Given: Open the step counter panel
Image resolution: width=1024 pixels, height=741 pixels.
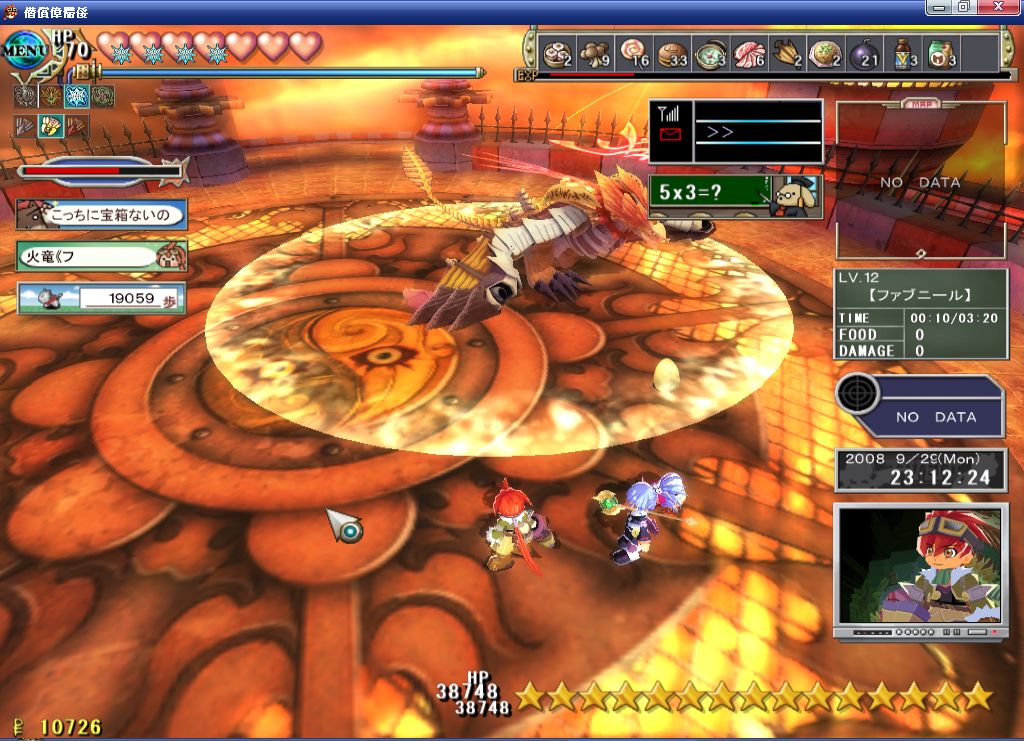Looking at the screenshot, I should (101, 297).
